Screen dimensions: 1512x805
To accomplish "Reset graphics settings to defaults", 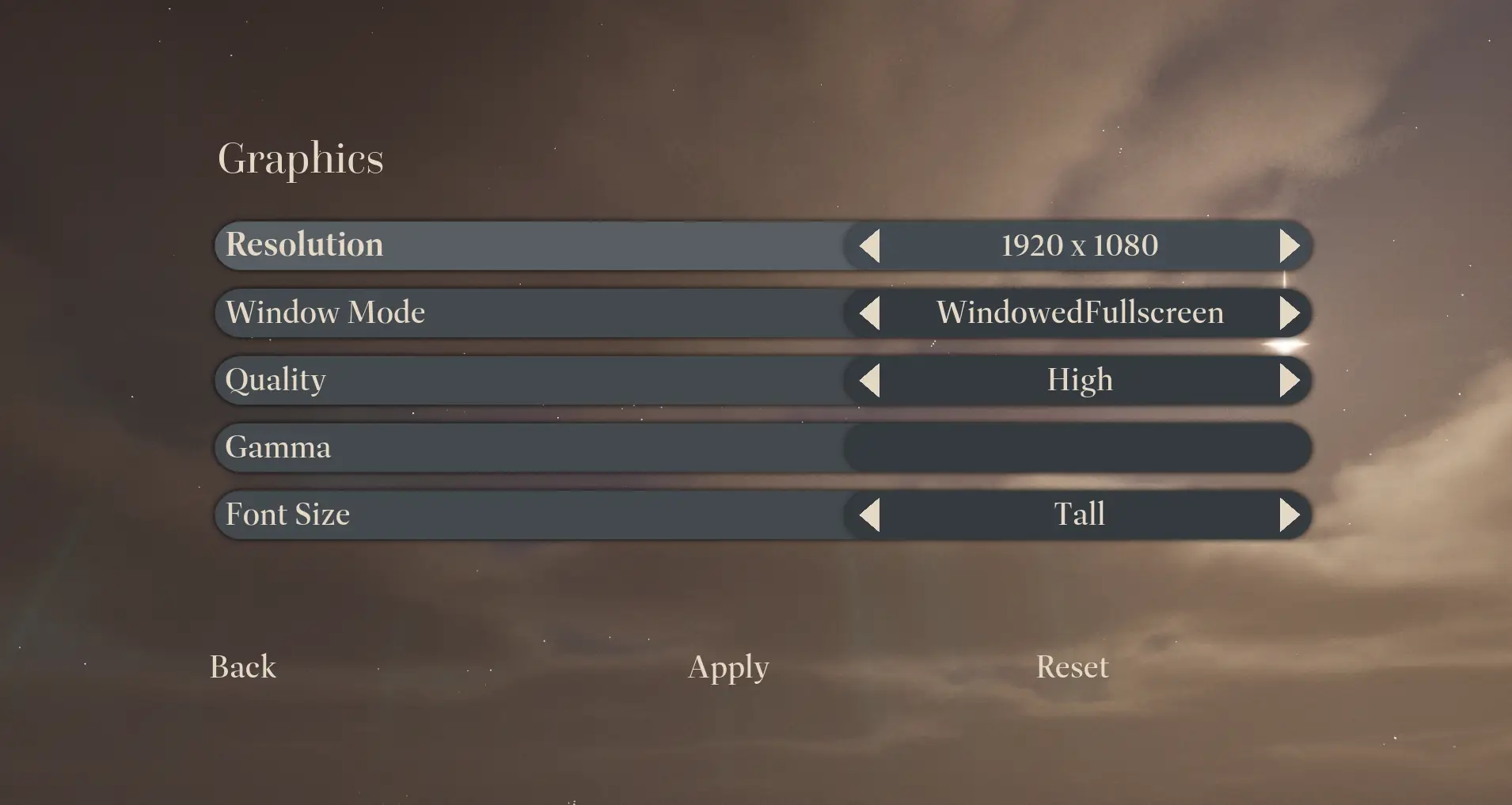I will [x=1072, y=667].
